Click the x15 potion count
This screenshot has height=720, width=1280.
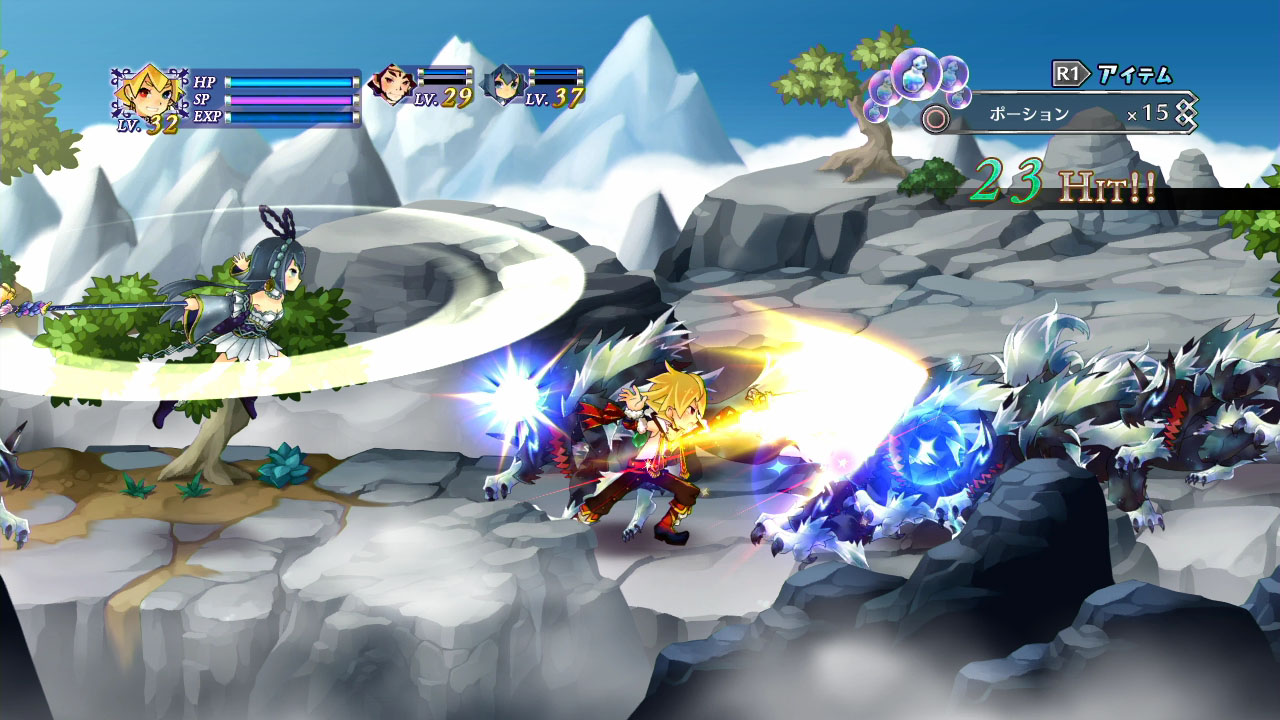(x=1150, y=112)
